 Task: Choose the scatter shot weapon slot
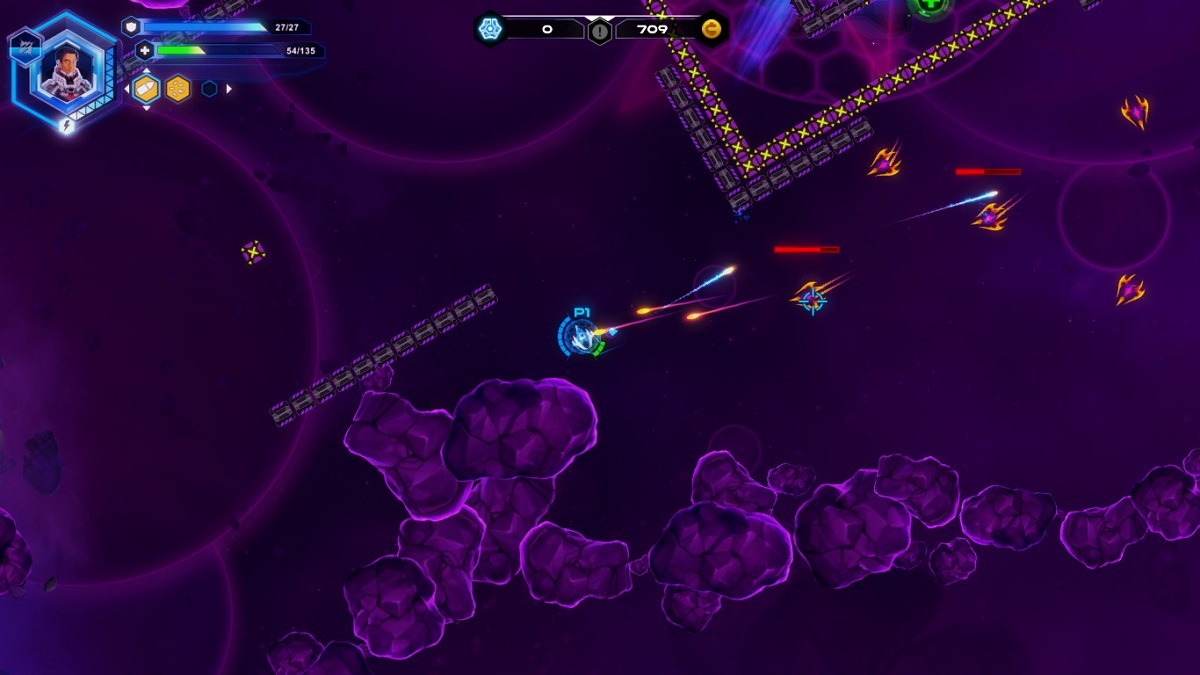click(x=178, y=89)
